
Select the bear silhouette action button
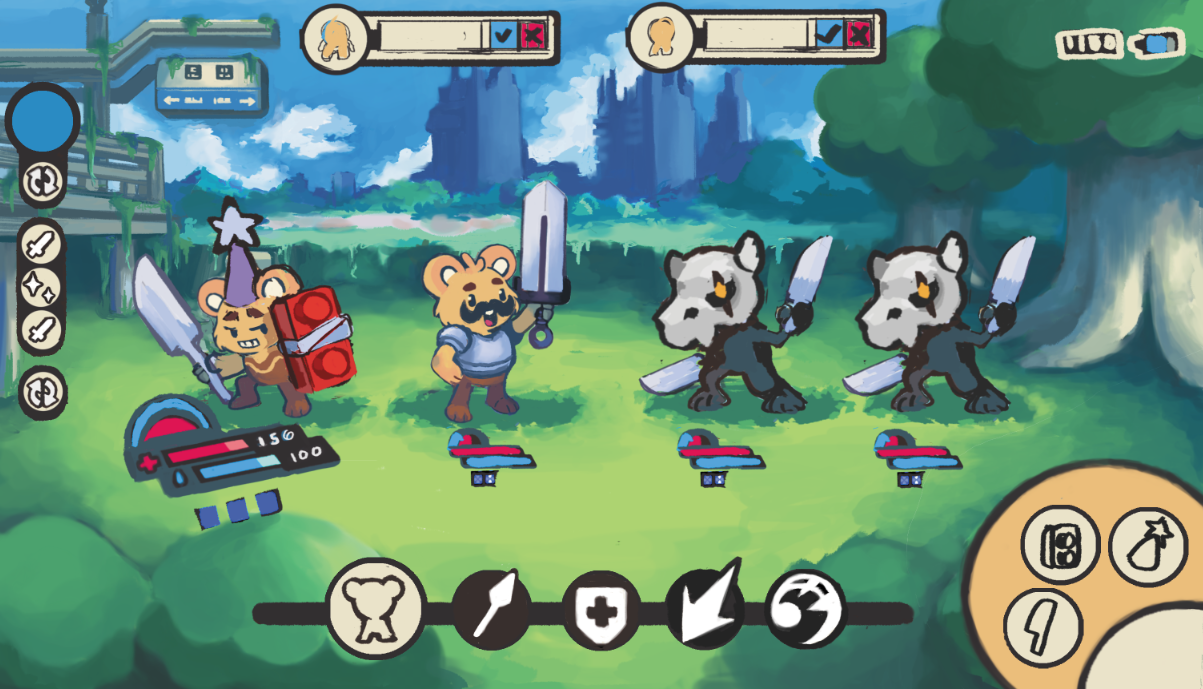click(376, 609)
